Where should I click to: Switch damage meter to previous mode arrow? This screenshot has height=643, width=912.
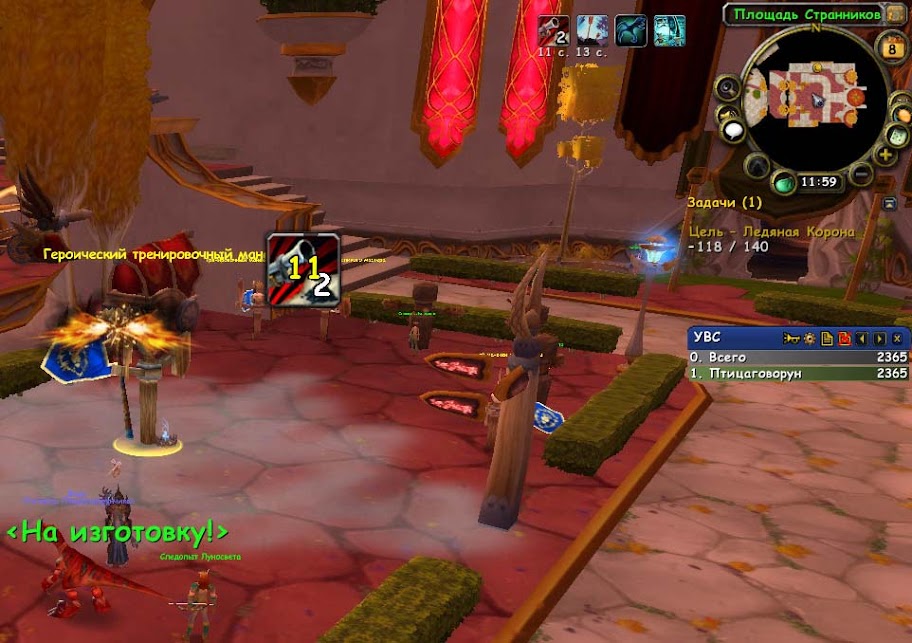pyautogui.click(x=861, y=338)
